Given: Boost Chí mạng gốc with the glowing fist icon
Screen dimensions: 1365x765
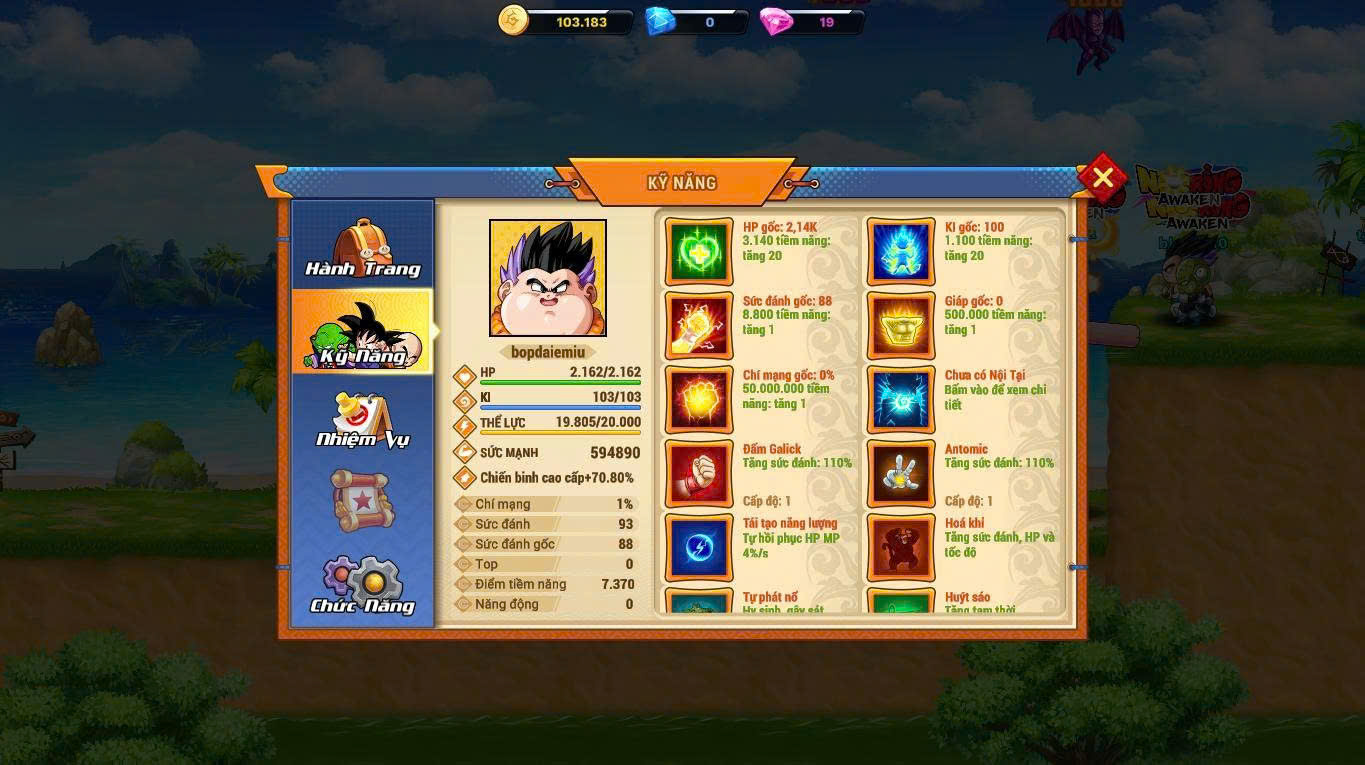Looking at the screenshot, I should click(699, 399).
